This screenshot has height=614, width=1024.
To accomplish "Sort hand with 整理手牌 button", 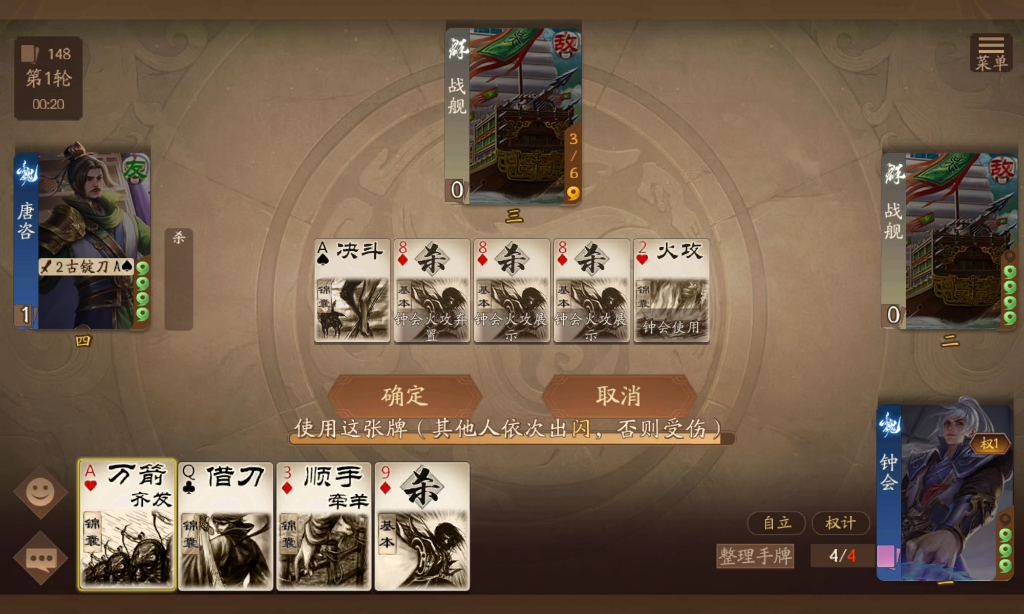I will 755,556.
